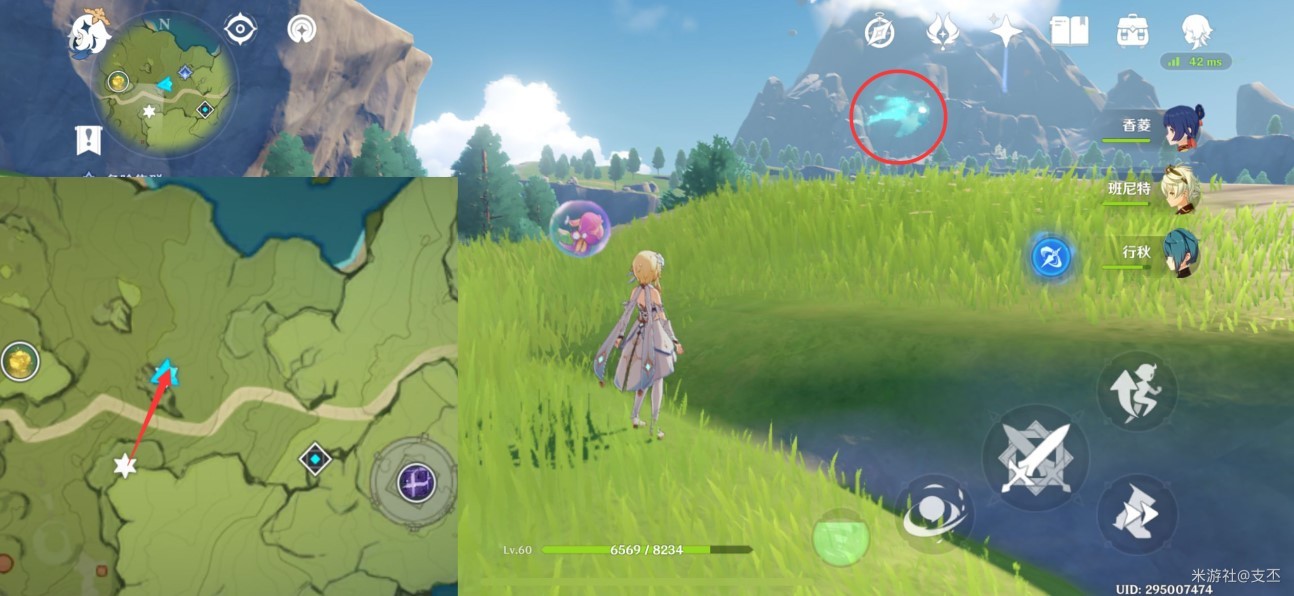
Task: Switch to party member 行秋
Action: (x=1182, y=254)
